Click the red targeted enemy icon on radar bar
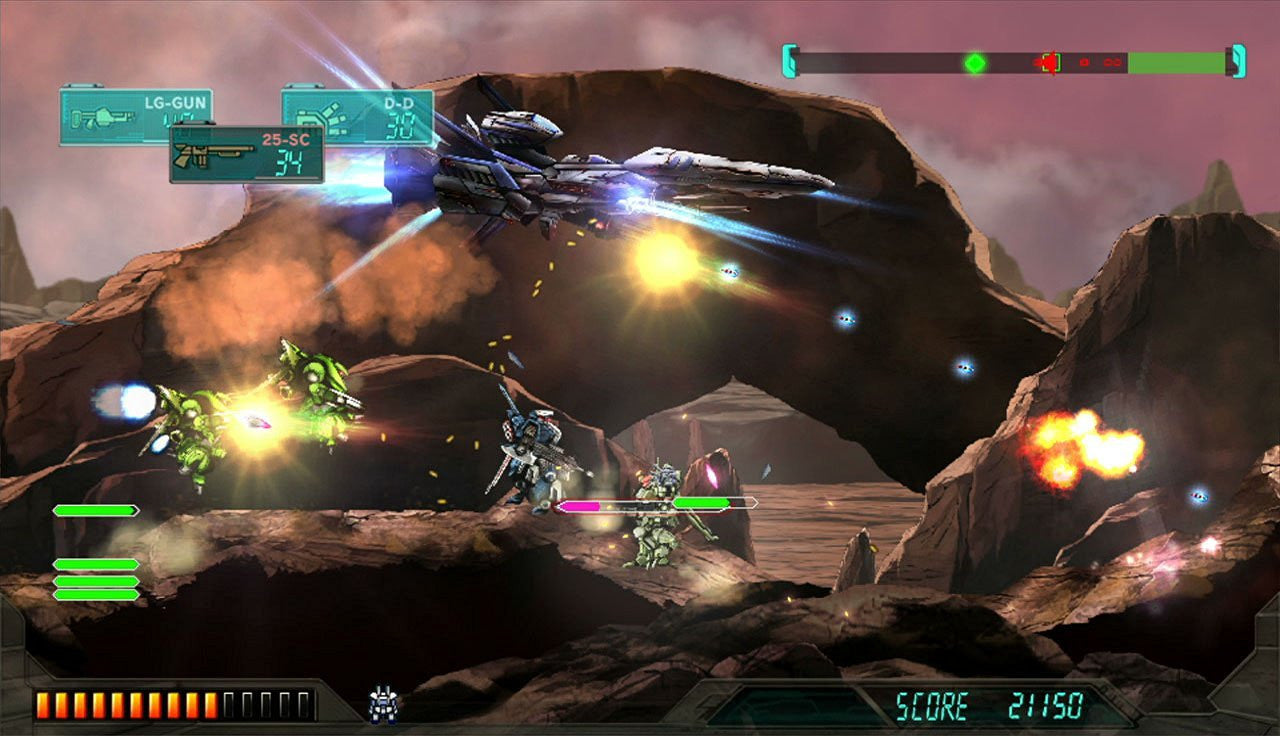 (x=1048, y=60)
